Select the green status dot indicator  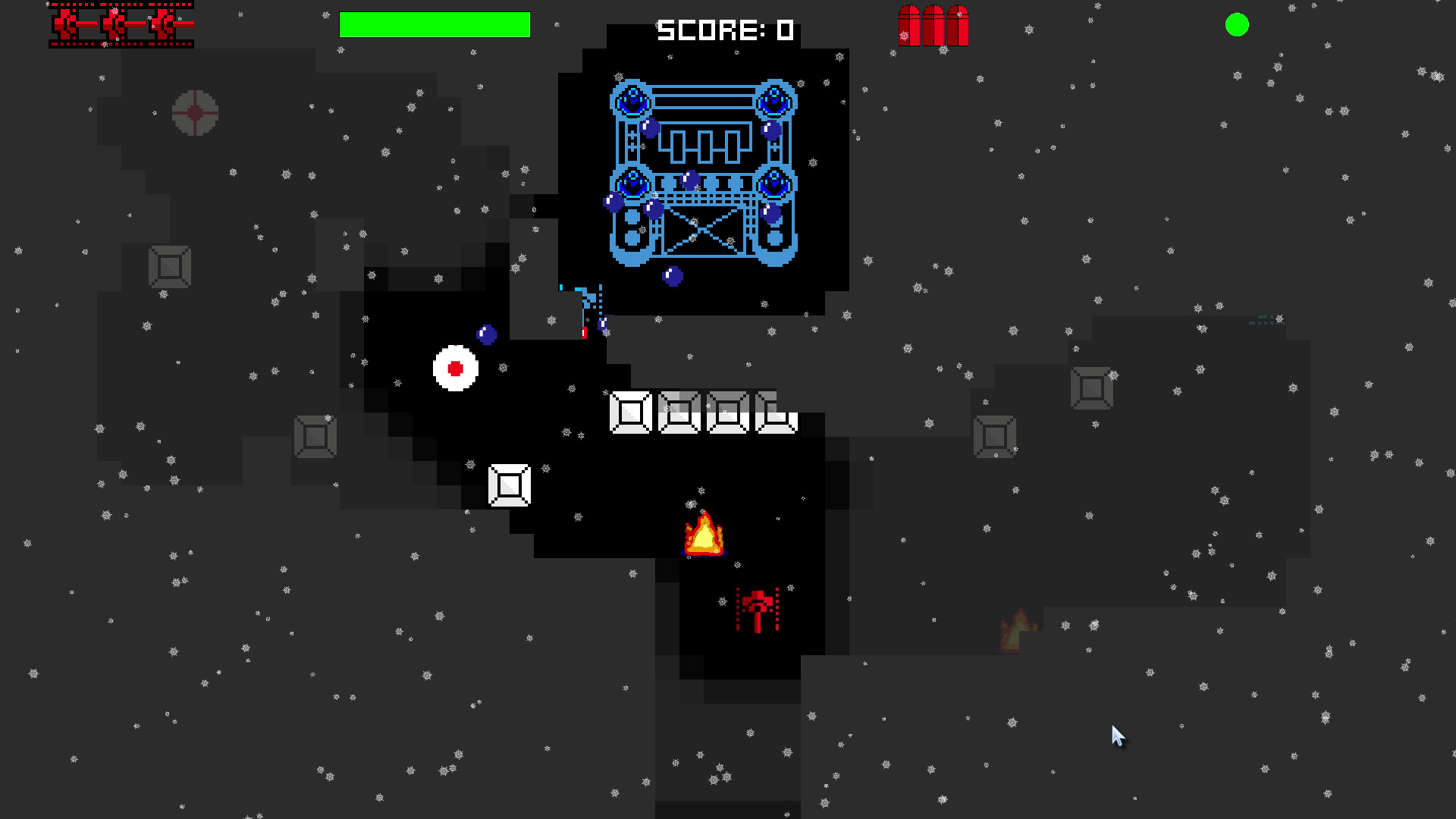click(1237, 24)
